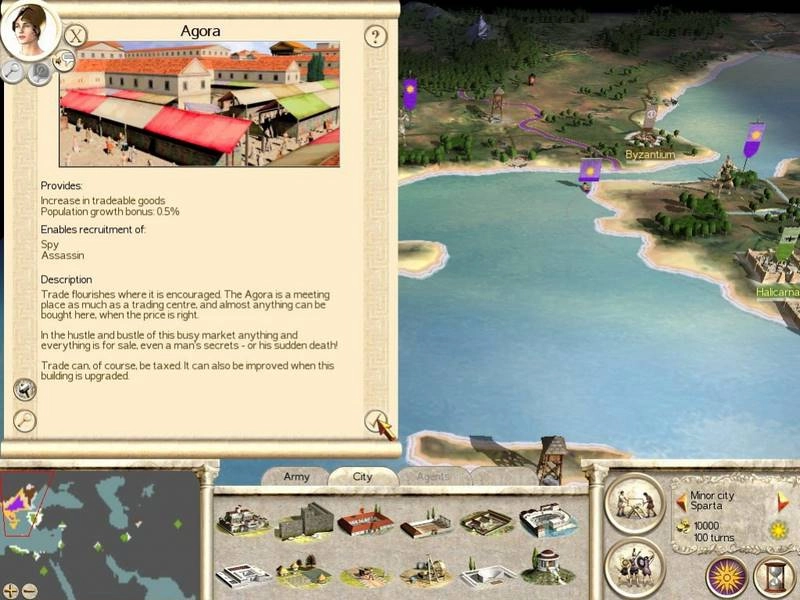Close the Agora scroll with the X button
The height and width of the screenshot is (600, 800).
click(75, 36)
